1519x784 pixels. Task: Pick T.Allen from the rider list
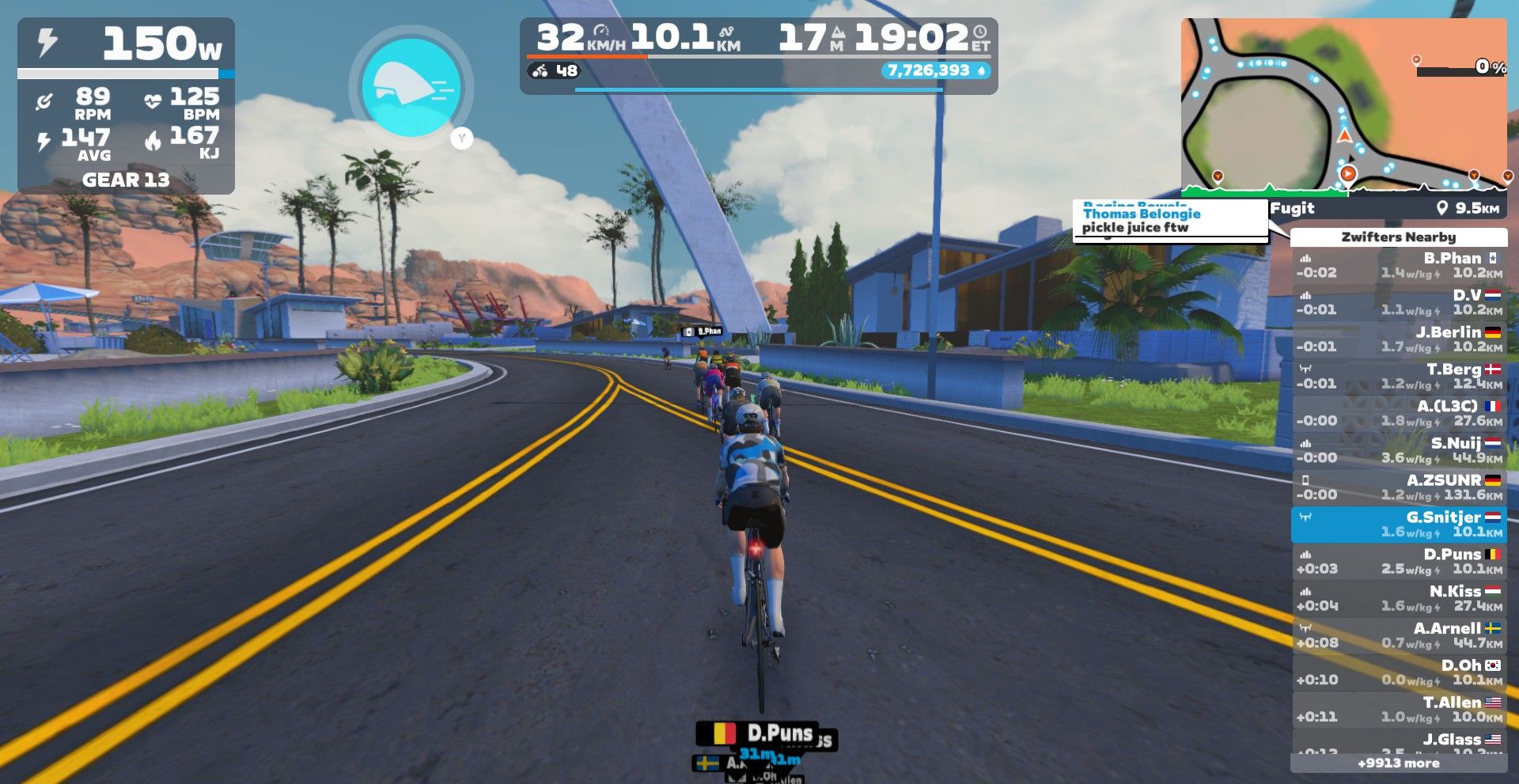pos(1398,709)
